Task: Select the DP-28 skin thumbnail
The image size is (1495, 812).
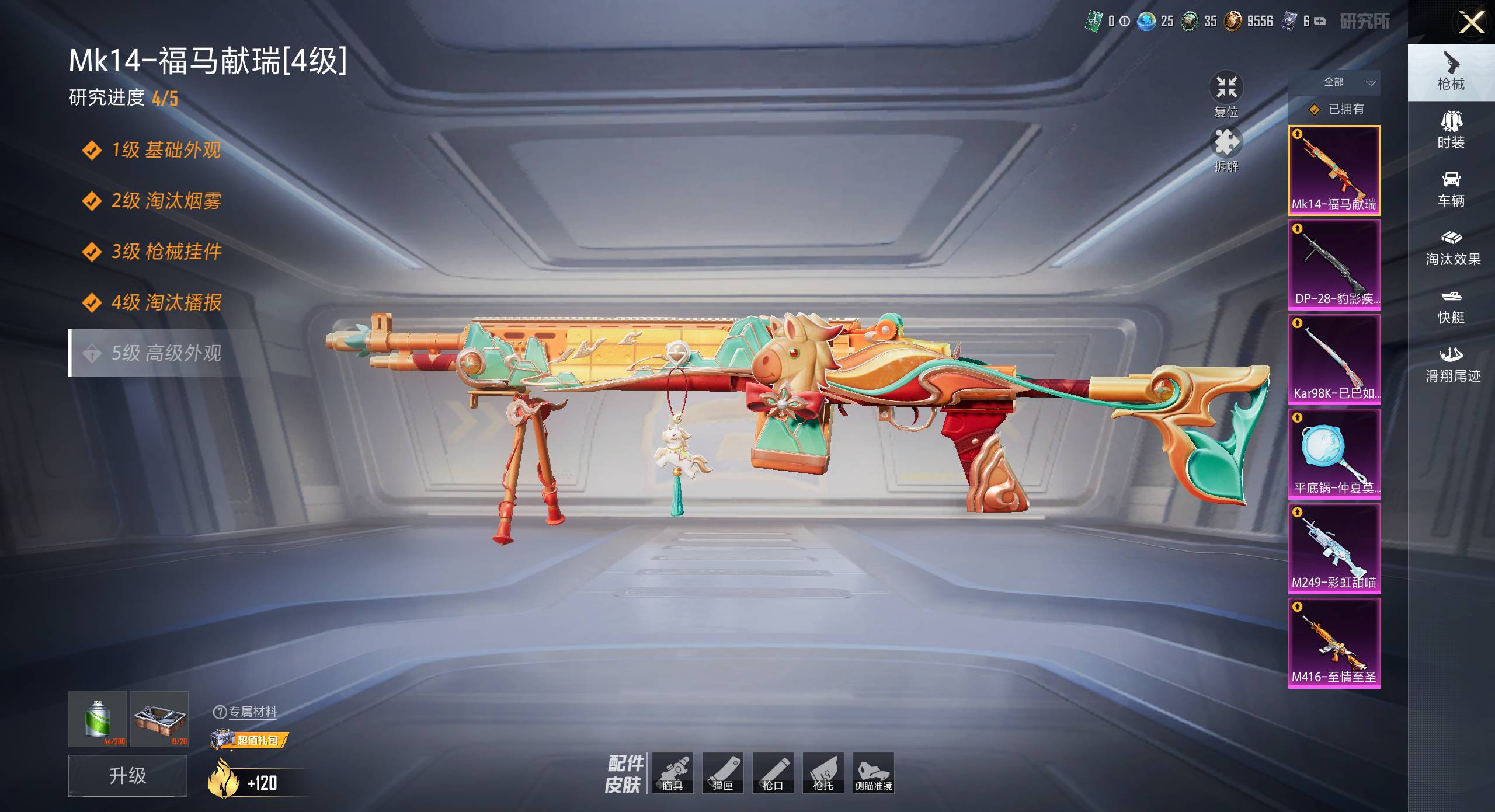Action: tap(1334, 264)
